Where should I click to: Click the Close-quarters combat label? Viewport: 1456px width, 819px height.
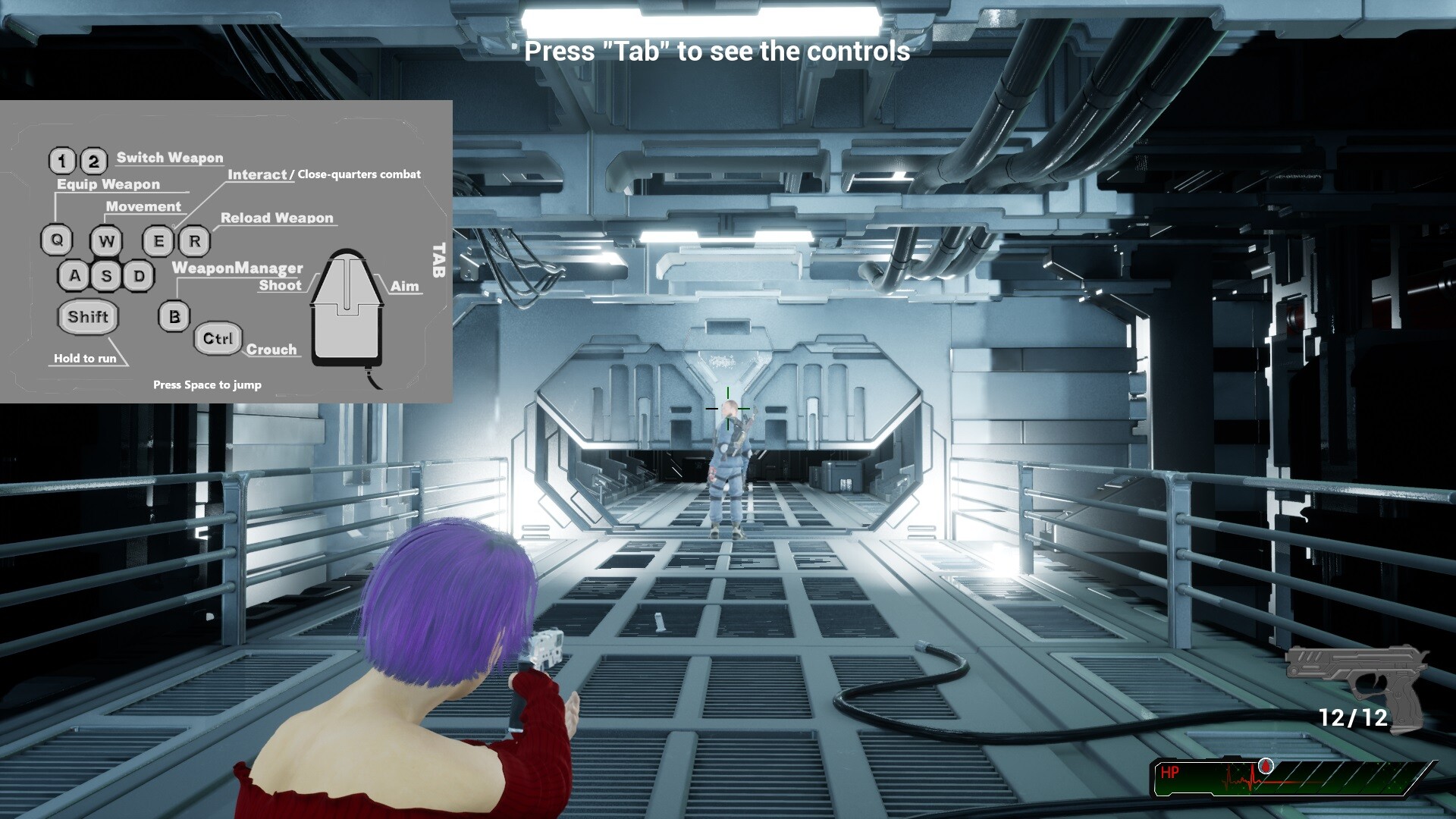358,174
